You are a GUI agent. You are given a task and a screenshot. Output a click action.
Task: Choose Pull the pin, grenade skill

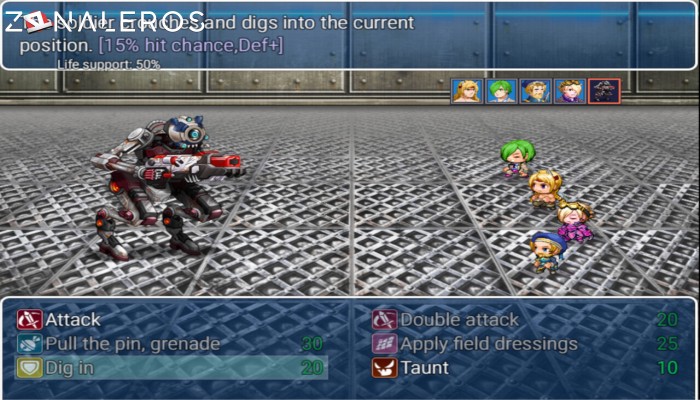[x=132, y=344]
